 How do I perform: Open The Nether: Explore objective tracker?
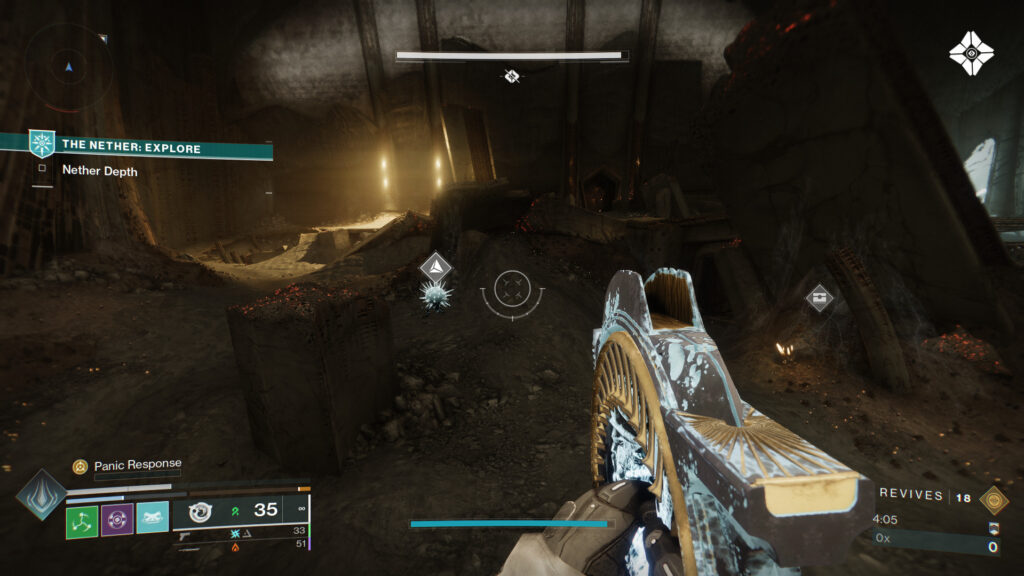click(x=131, y=147)
